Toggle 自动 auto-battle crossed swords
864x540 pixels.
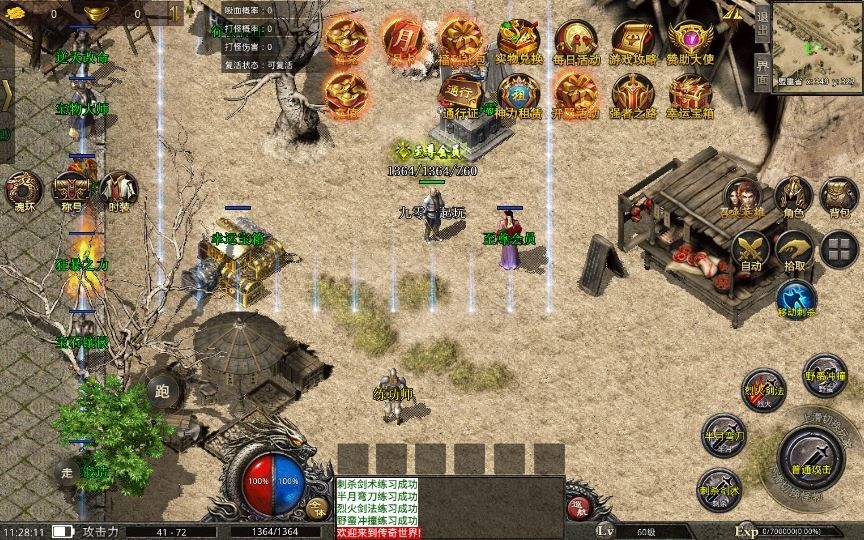751,250
